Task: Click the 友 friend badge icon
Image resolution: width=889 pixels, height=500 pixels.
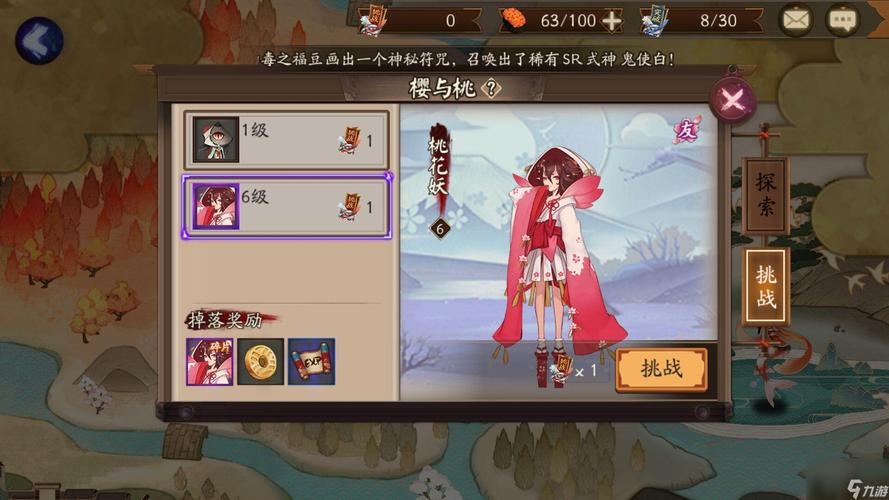Action: [686, 131]
